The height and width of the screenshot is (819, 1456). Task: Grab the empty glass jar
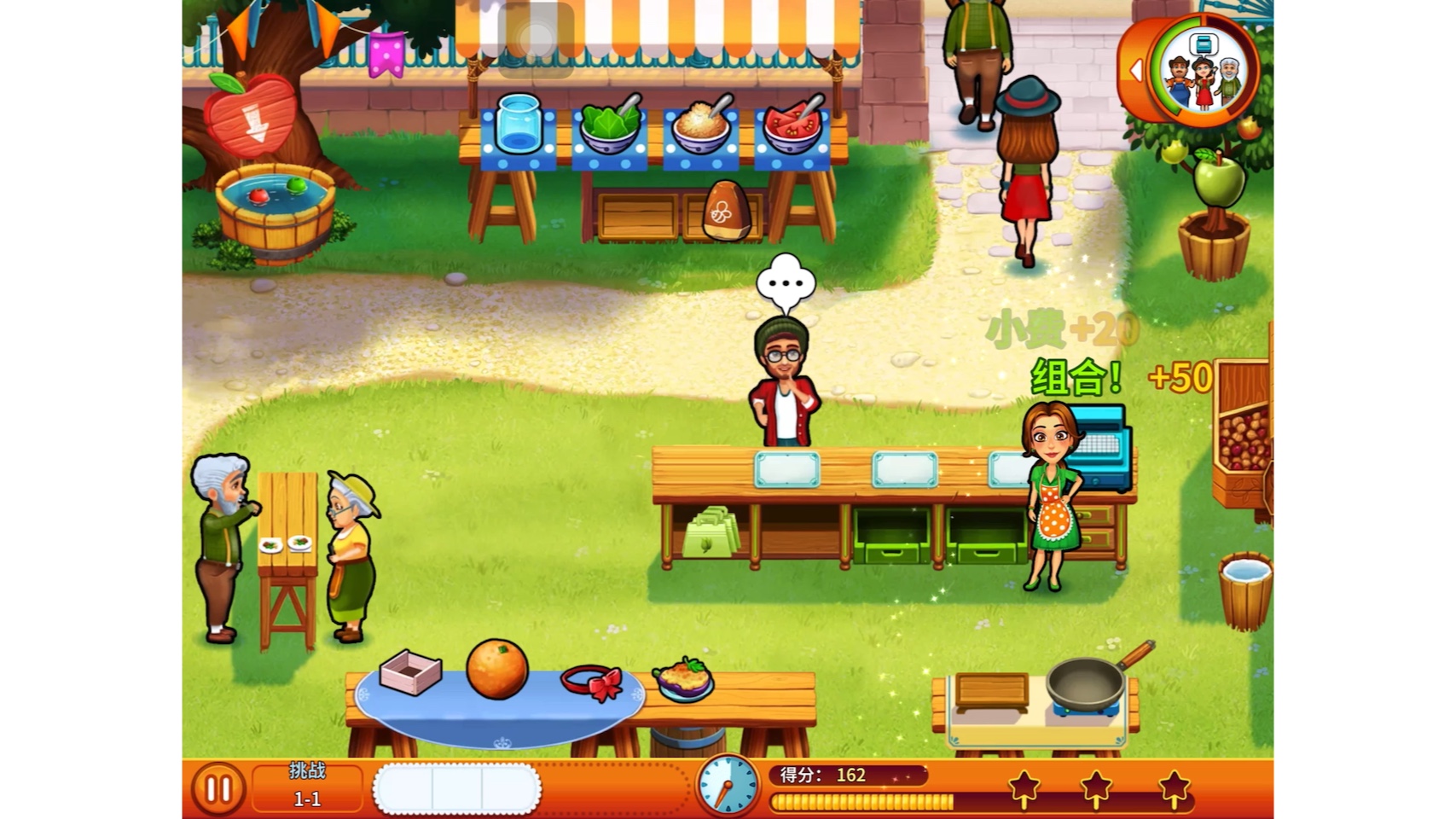click(518, 125)
